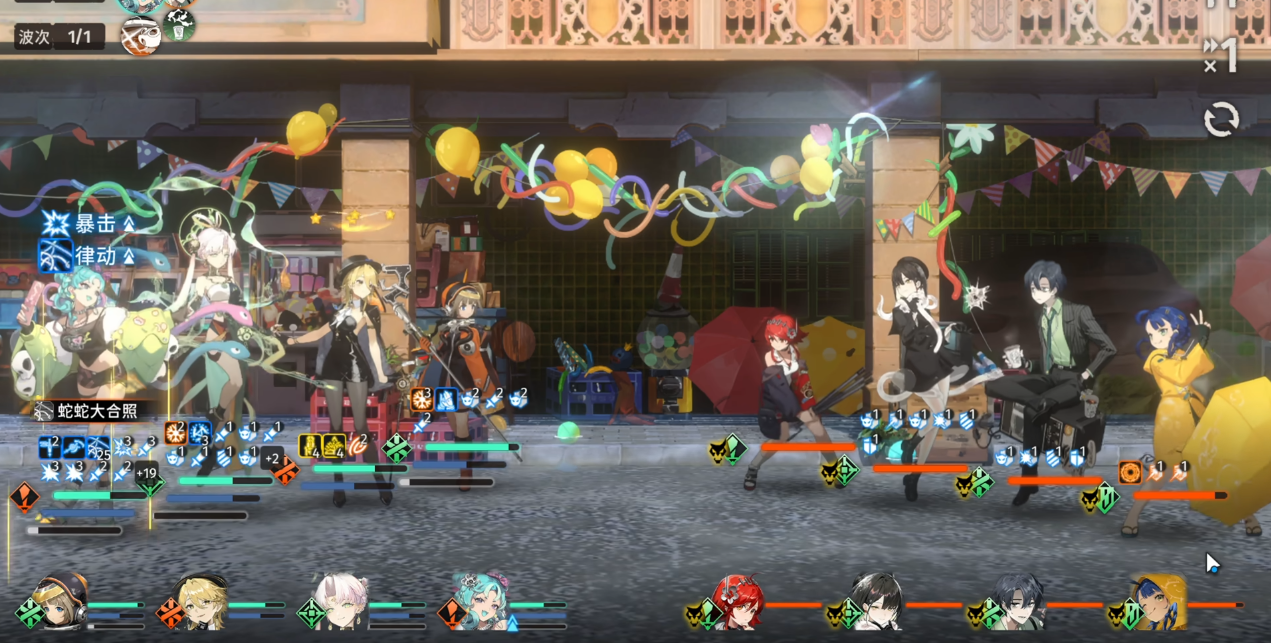Select the blue-haired enemy in yellow portrait
This screenshot has width=1271, height=643.
pyautogui.click(x=1158, y=602)
